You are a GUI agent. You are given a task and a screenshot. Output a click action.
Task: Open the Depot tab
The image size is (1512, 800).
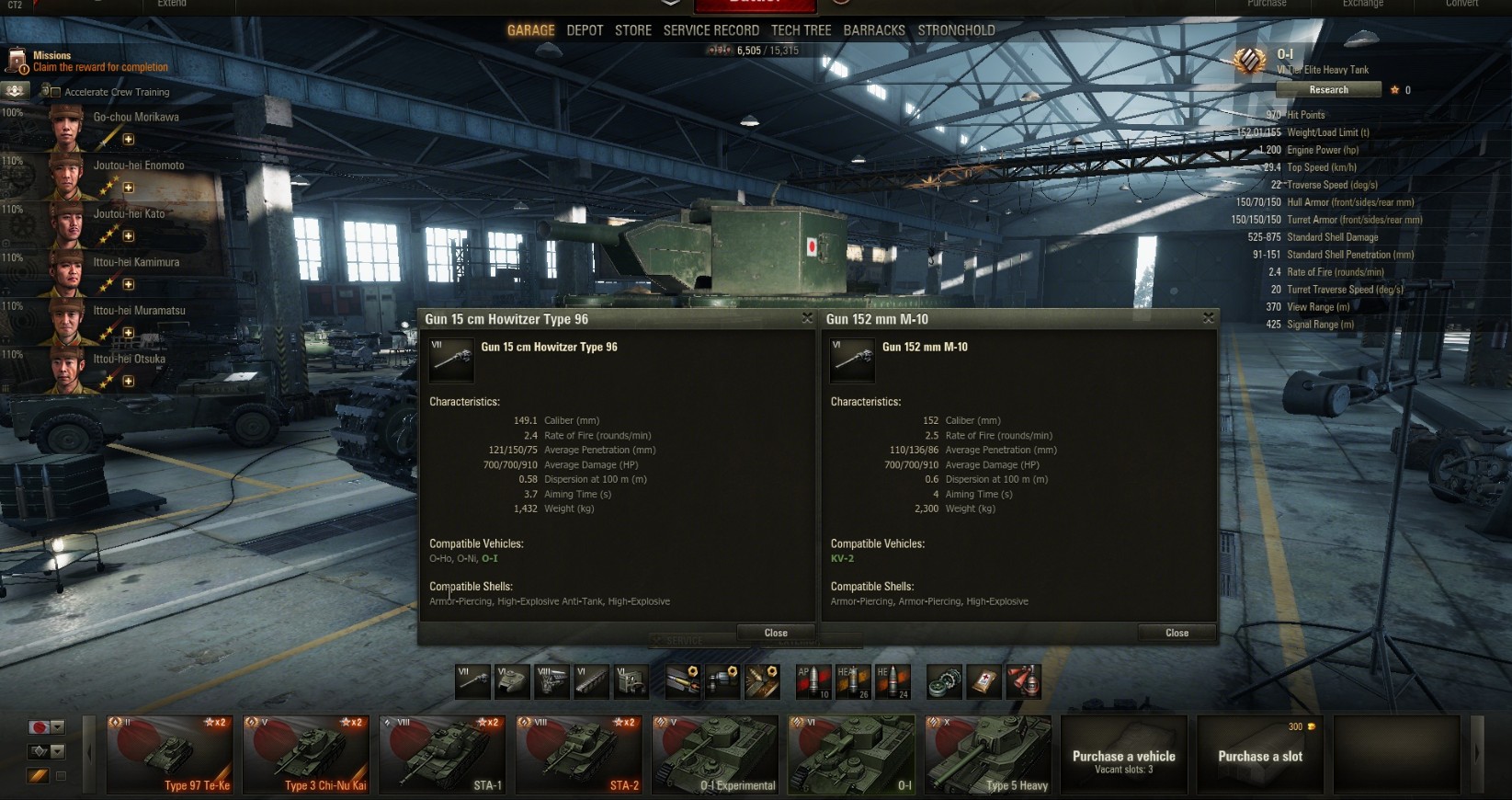click(x=585, y=30)
